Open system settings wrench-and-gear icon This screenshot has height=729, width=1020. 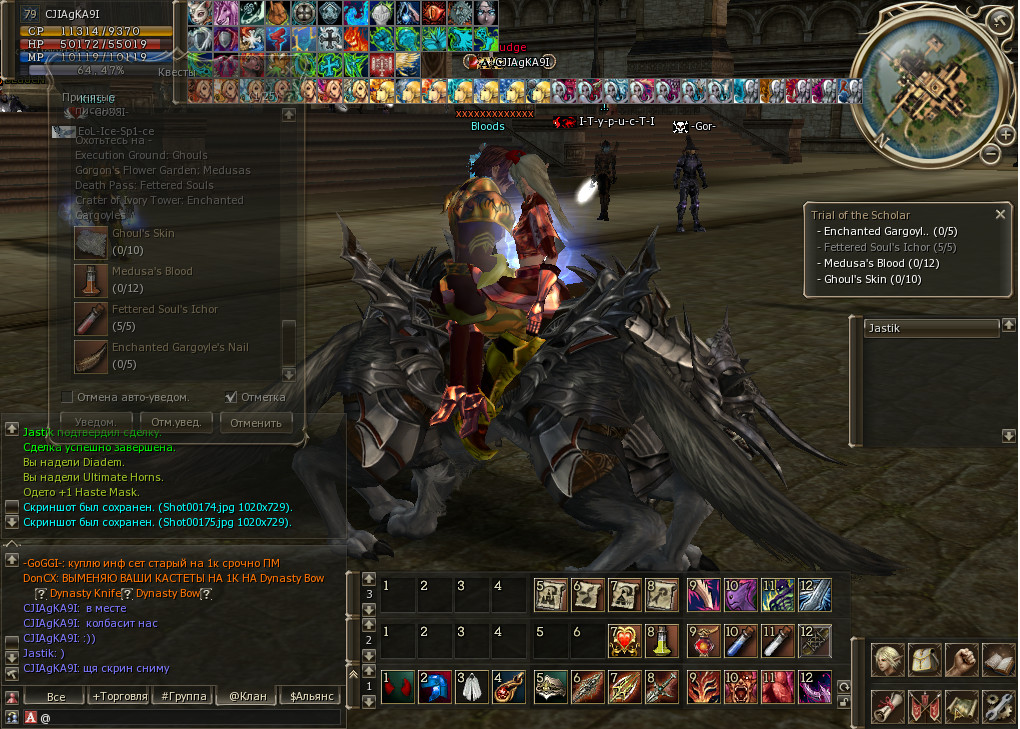coord(998,705)
